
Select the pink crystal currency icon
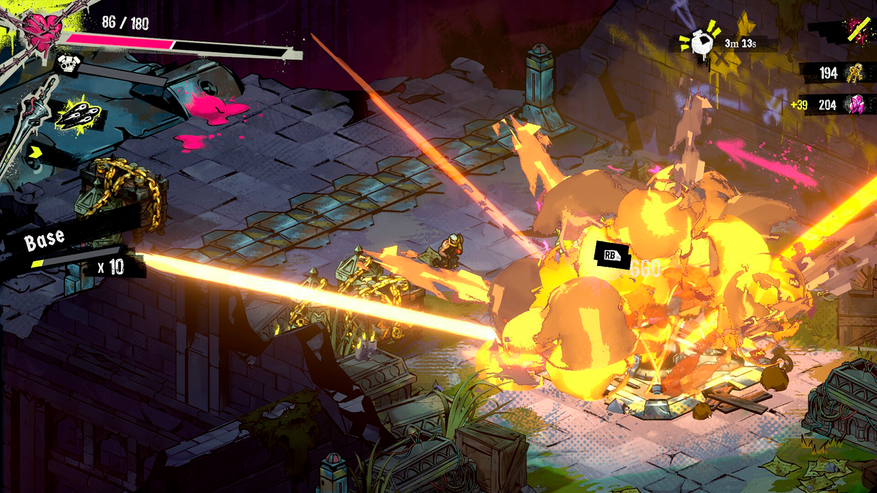[x=856, y=104]
